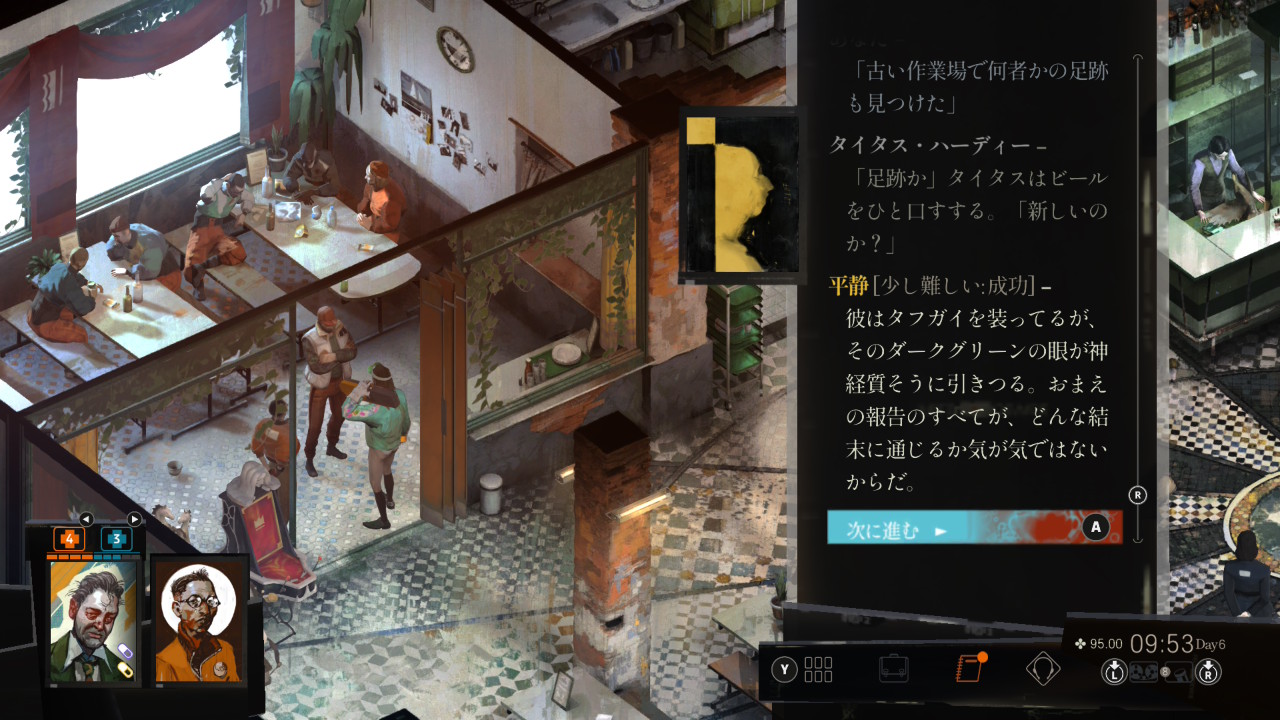Image resolution: width=1280 pixels, height=720 pixels.
Task: Select the flashlight item slot
Action: click(1180, 673)
